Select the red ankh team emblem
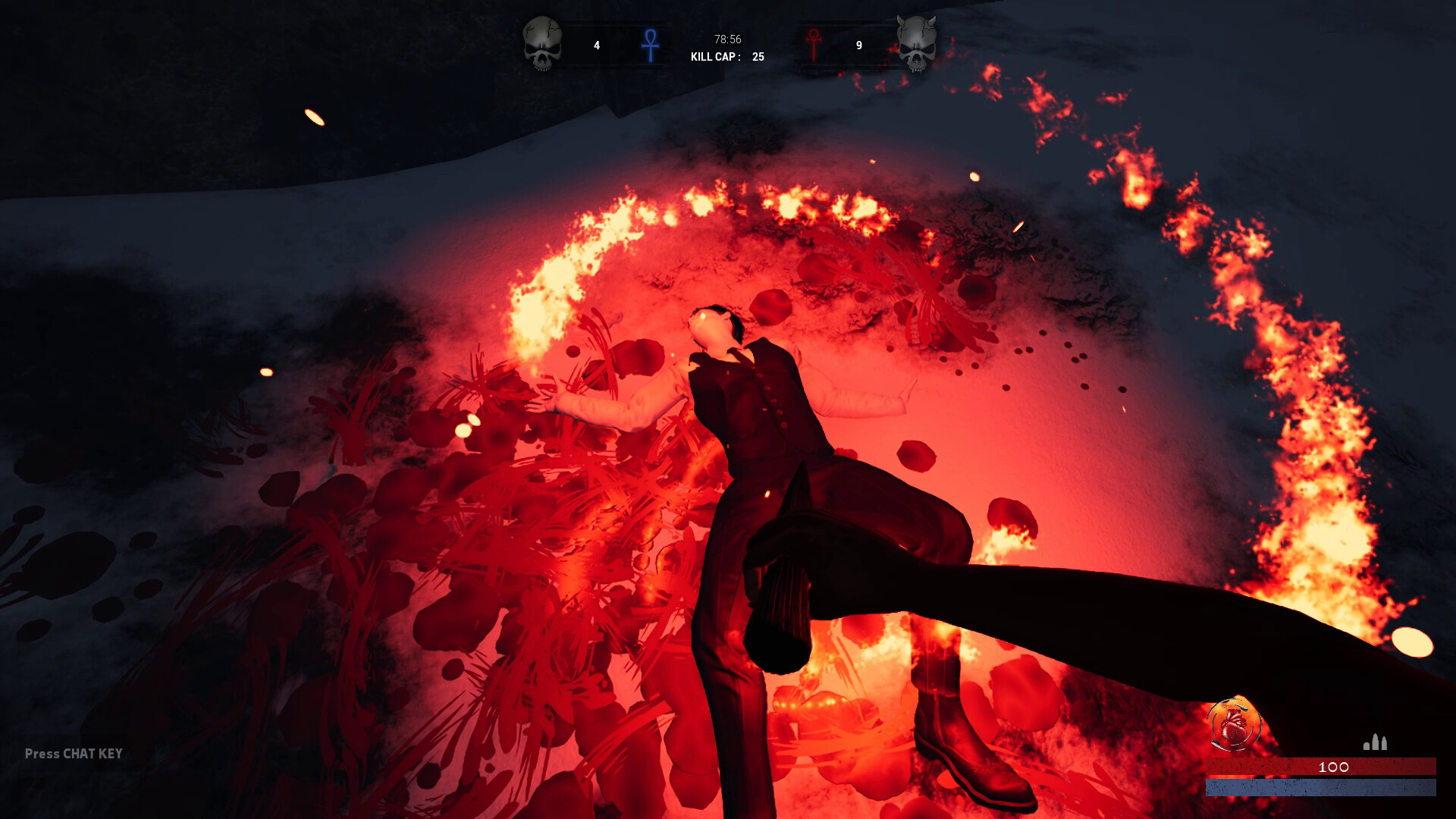This screenshot has height=819, width=1456. click(x=814, y=45)
